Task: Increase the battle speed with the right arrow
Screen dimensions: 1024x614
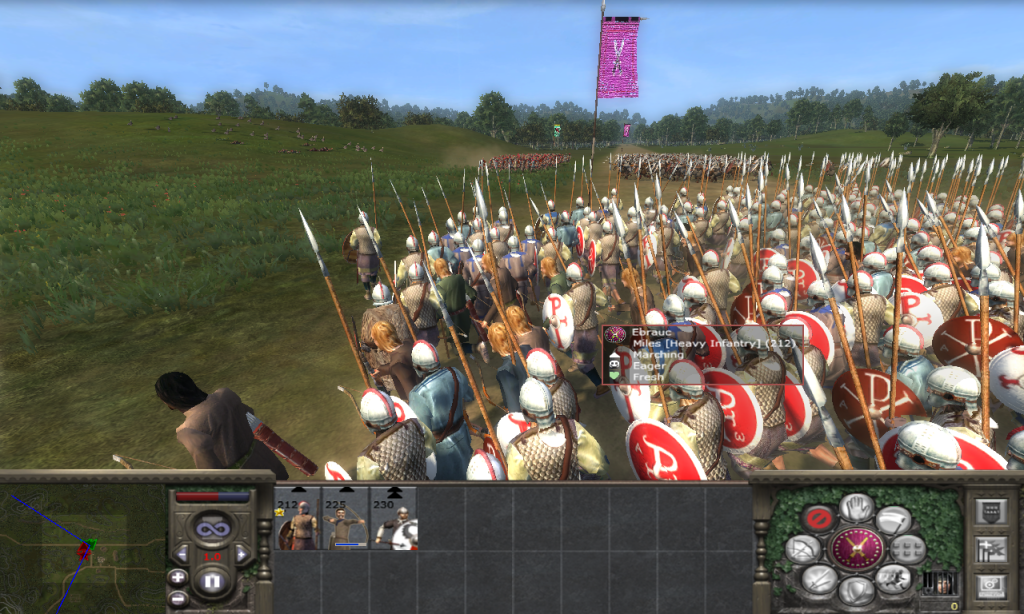Action: pos(241,553)
